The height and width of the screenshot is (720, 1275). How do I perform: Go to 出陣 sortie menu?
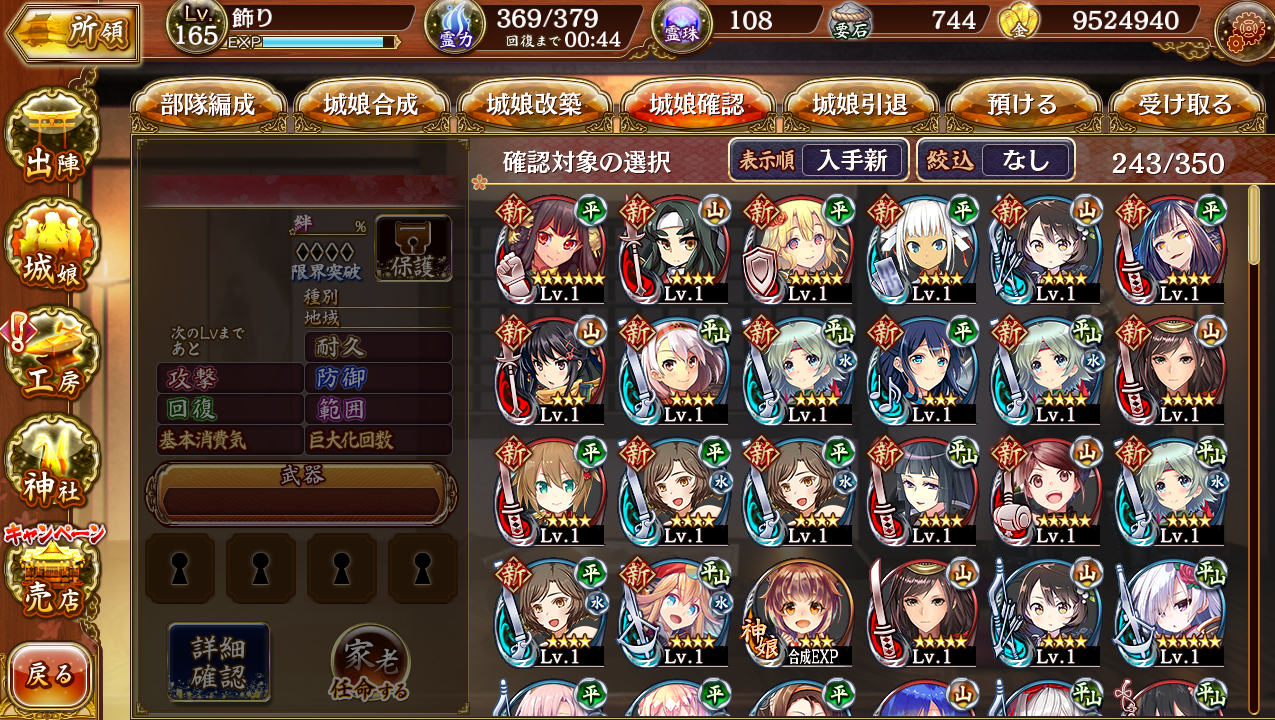click(x=52, y=145)
